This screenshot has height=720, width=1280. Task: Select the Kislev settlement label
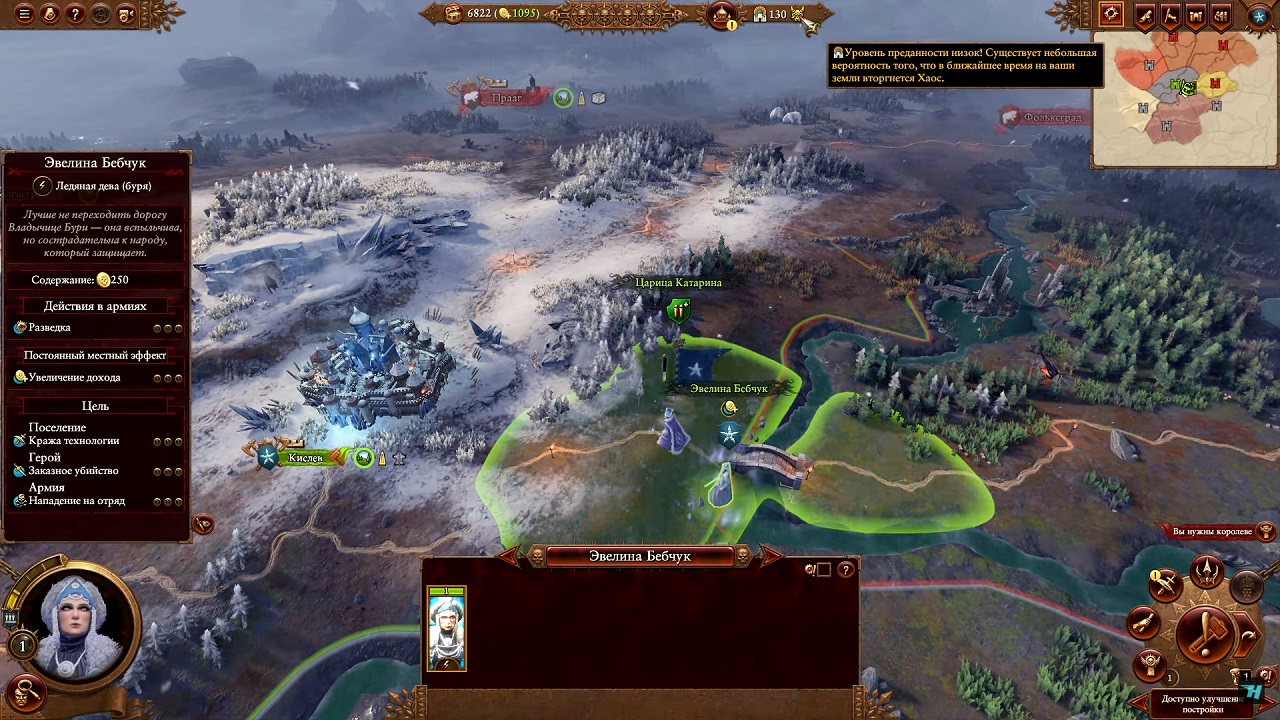pyautogui.click(x=305, y=458)
